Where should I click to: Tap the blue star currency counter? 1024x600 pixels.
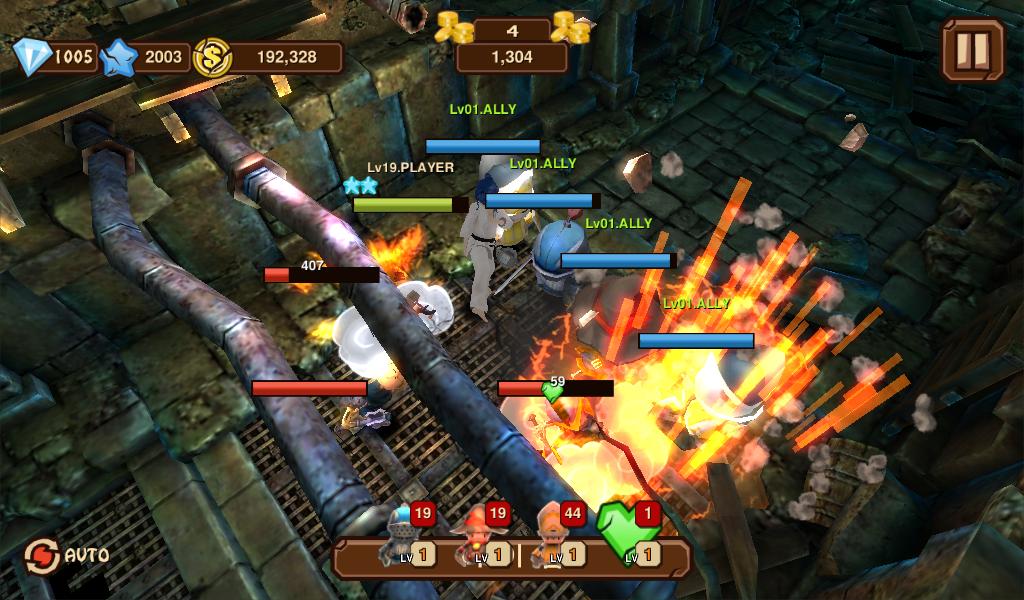(x=148, y=57)
